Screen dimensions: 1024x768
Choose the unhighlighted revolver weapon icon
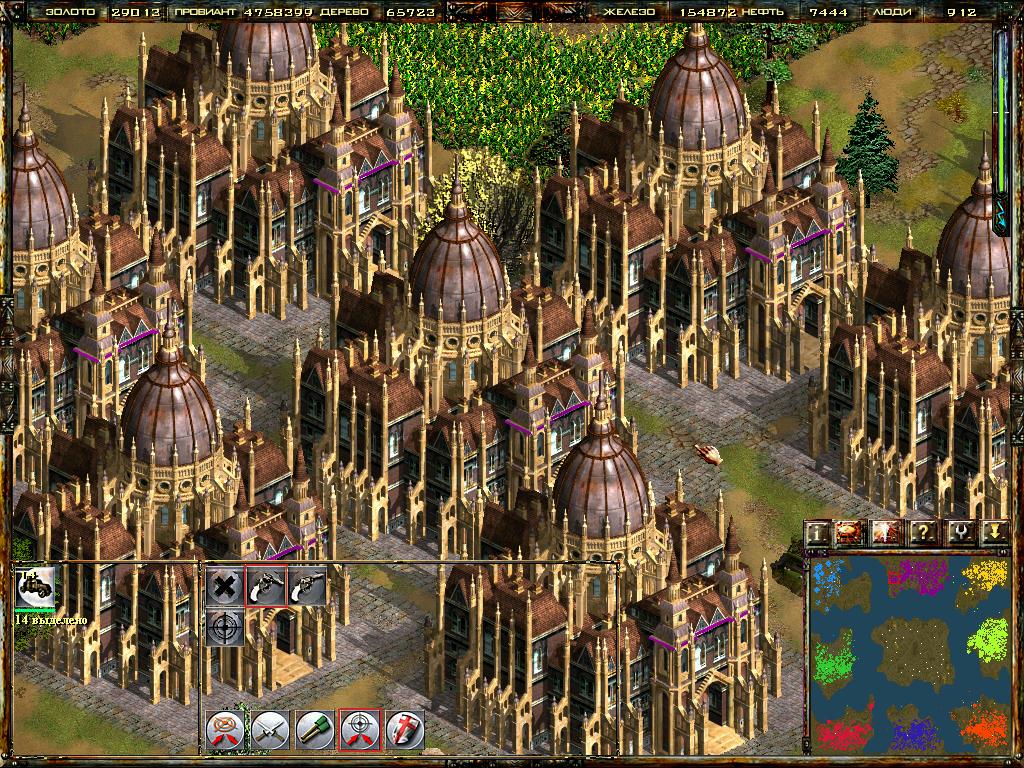tap(307, 586)
